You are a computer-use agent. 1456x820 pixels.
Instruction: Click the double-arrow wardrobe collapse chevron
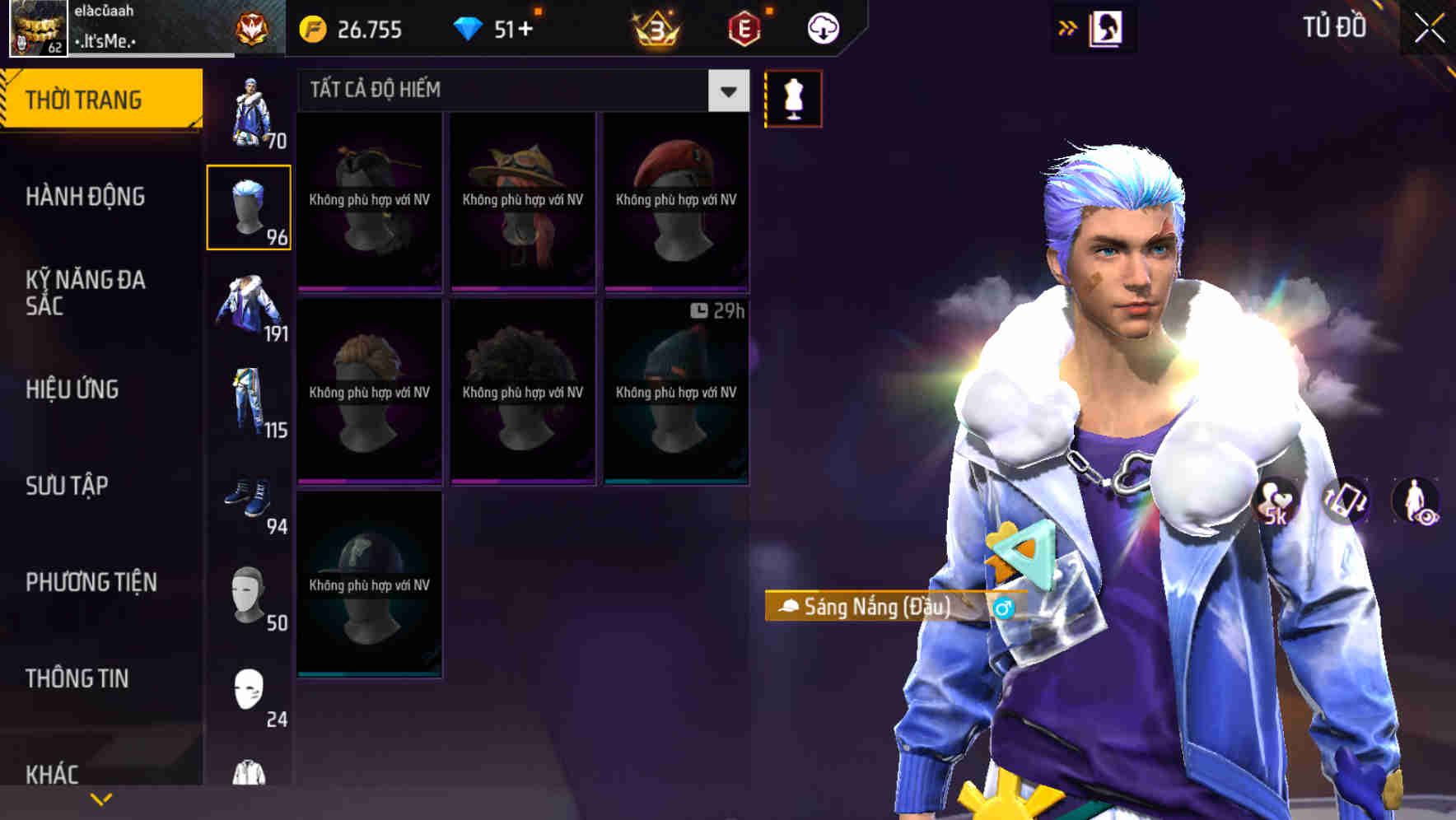coord(1068,26)
